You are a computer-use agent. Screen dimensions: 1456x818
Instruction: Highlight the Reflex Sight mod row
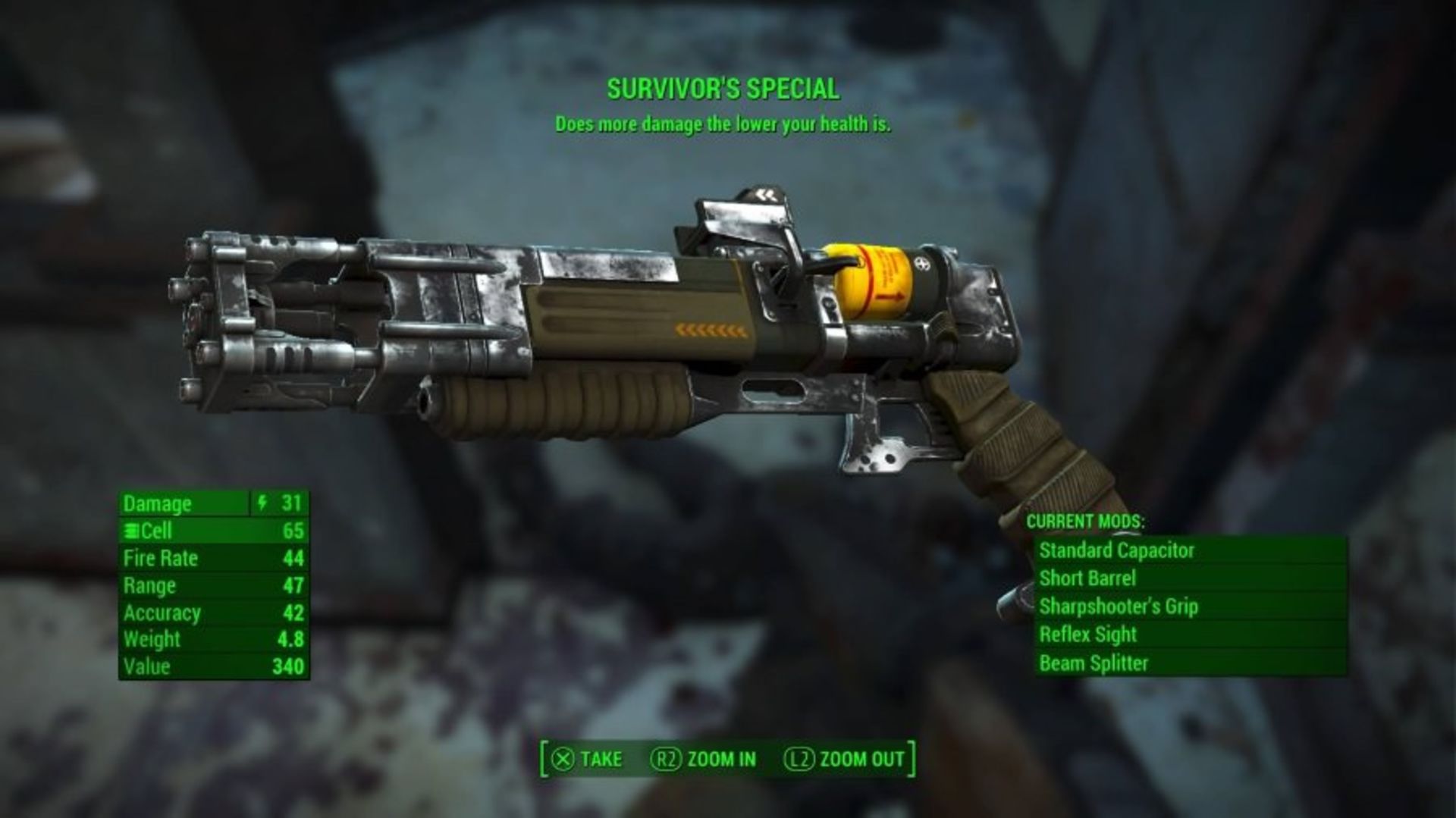coord(1087,635)
